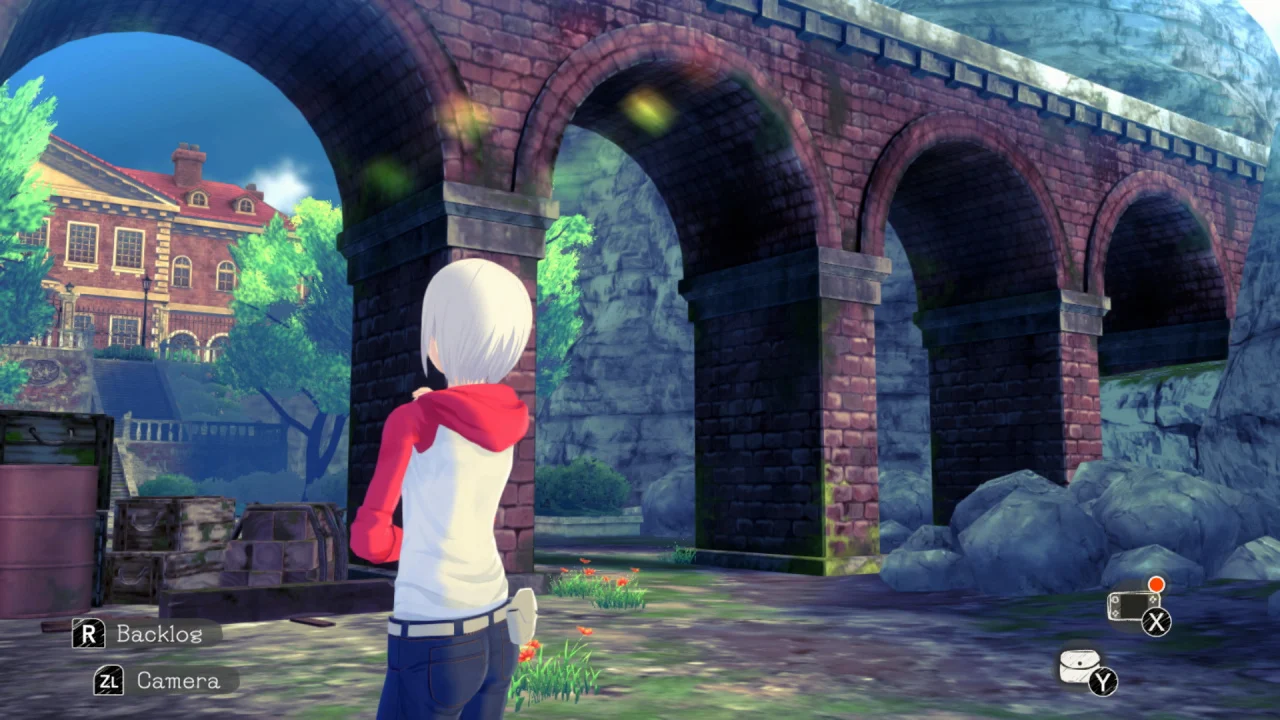Click the X button prompt icon

coord(1157,623)
